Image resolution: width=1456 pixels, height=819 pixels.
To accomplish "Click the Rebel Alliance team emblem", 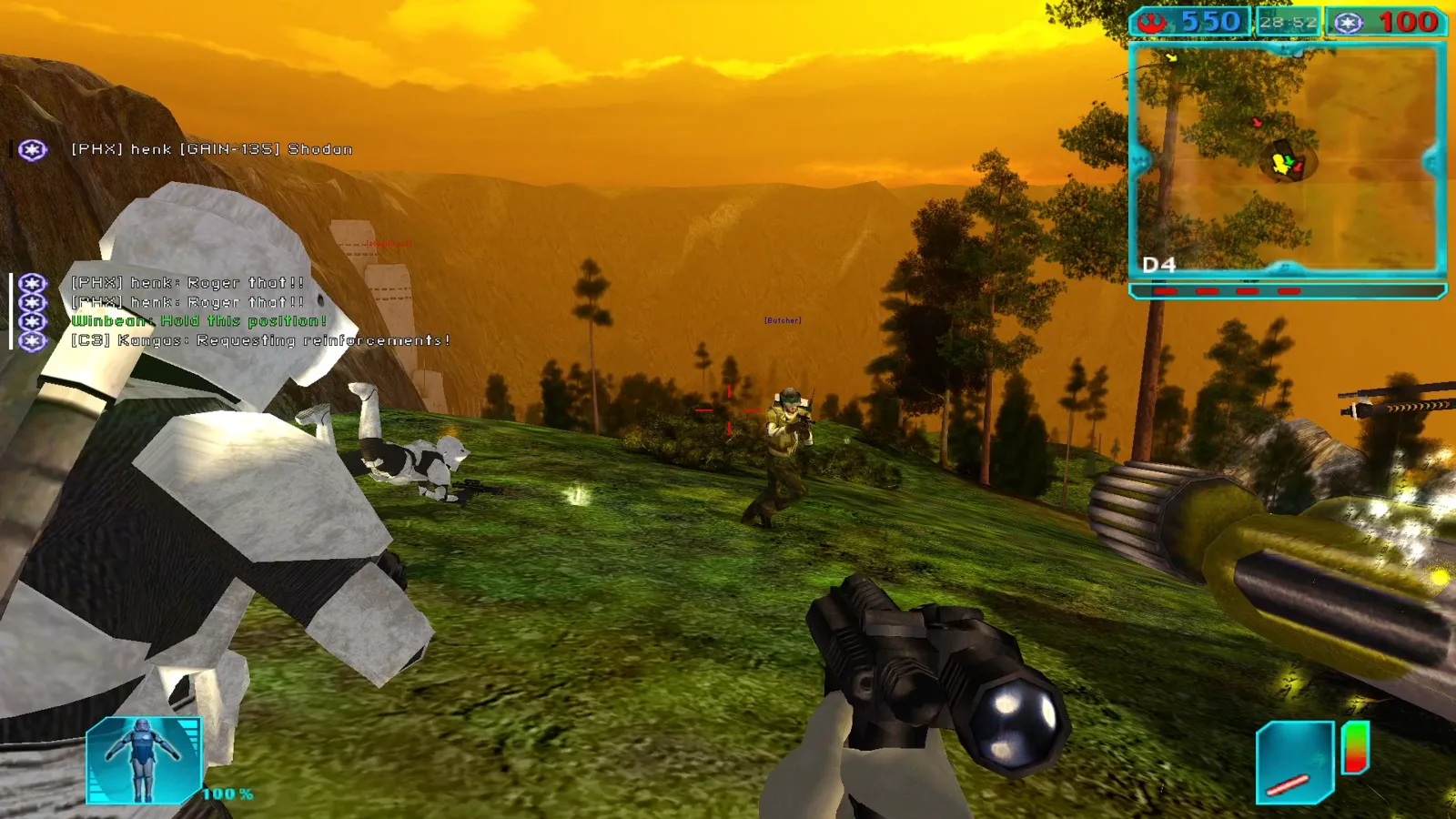I will (1154, 22).
